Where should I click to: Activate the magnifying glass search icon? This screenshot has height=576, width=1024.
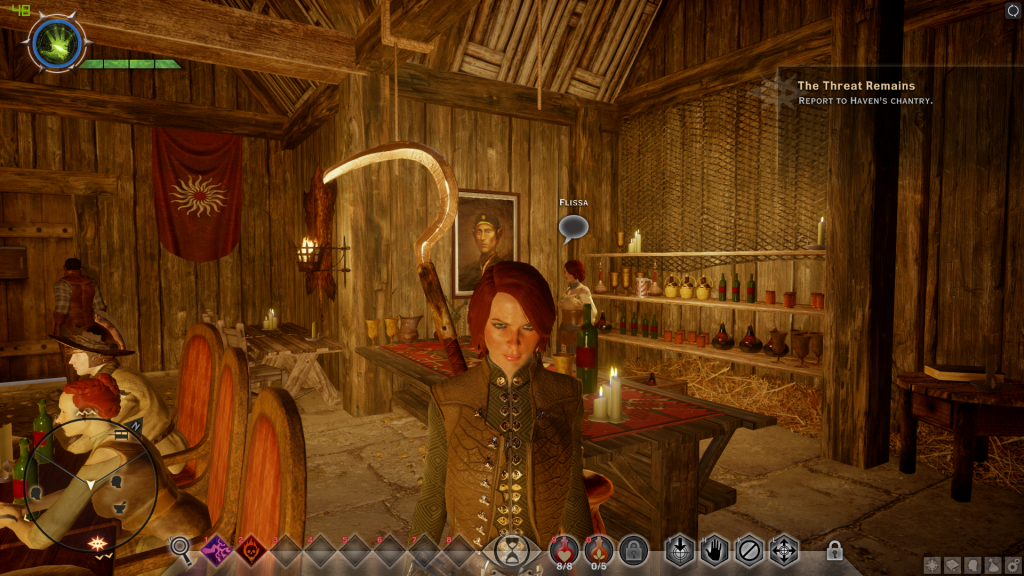pos(181,547)
